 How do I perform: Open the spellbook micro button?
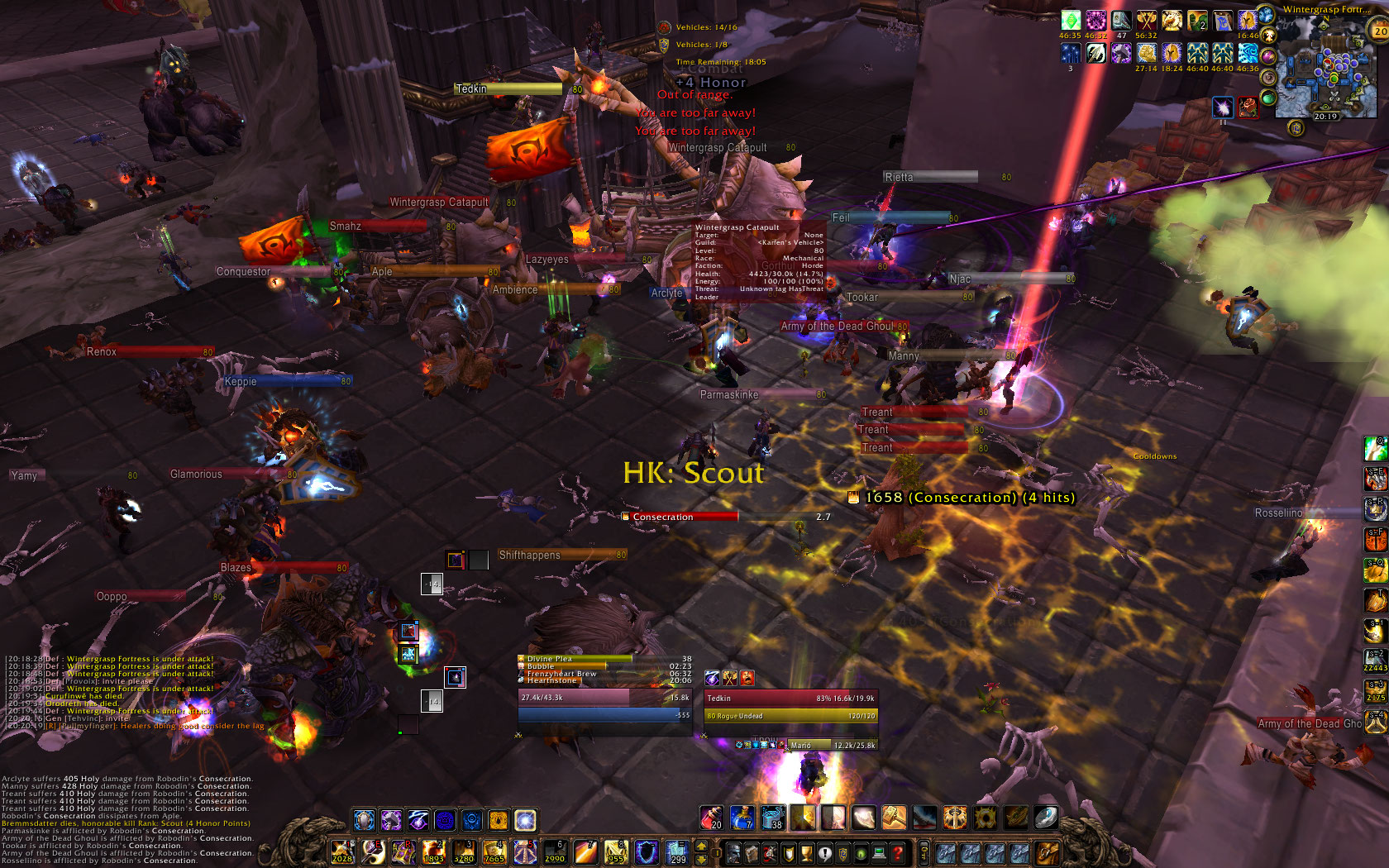click(x=752, y=852)
